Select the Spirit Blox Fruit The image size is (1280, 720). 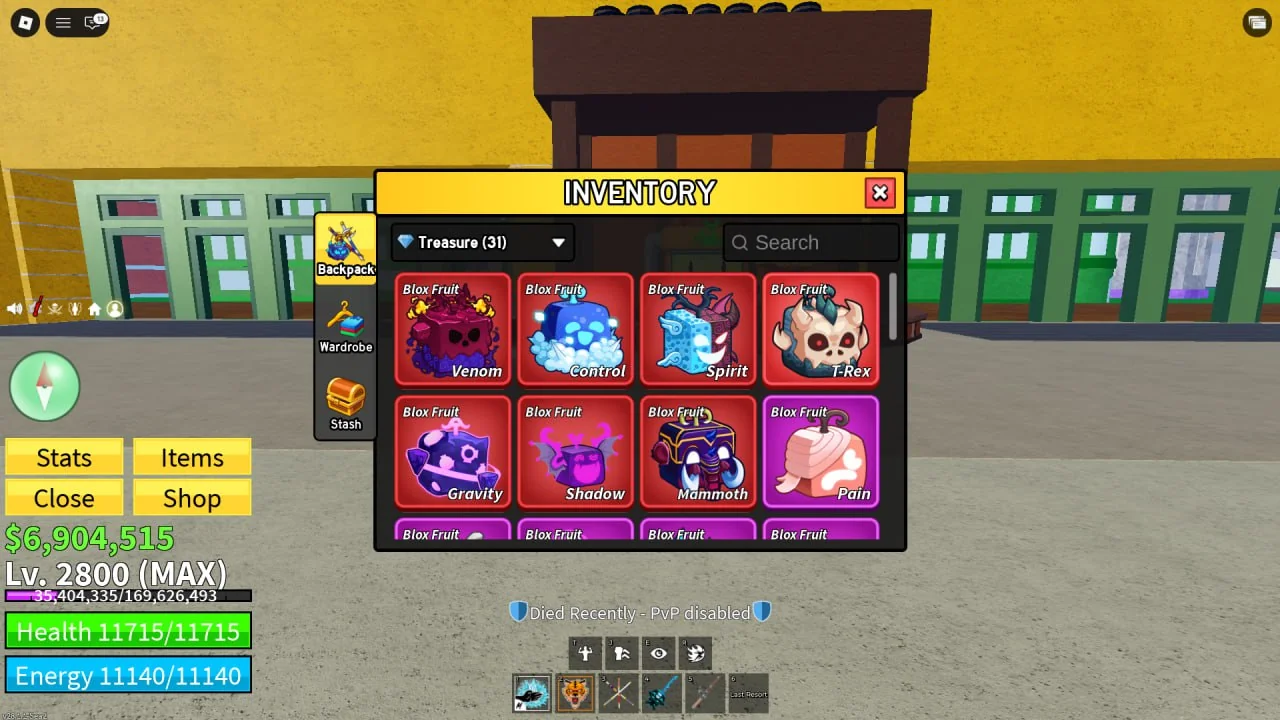(x=698, y=330)
